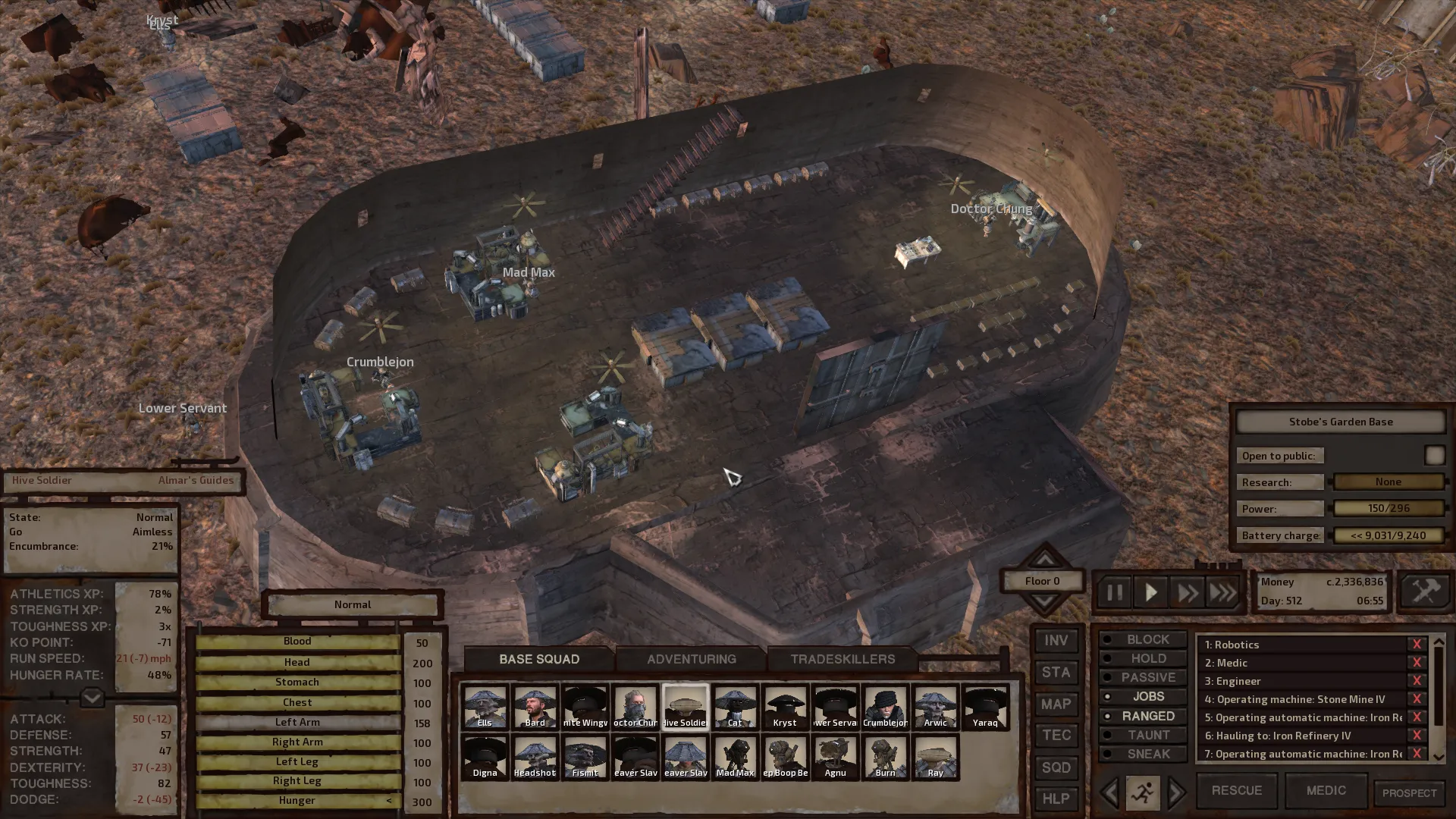Open the INV inventory panel
This screenshot has width=1456, height=819.
[1056, 641]
